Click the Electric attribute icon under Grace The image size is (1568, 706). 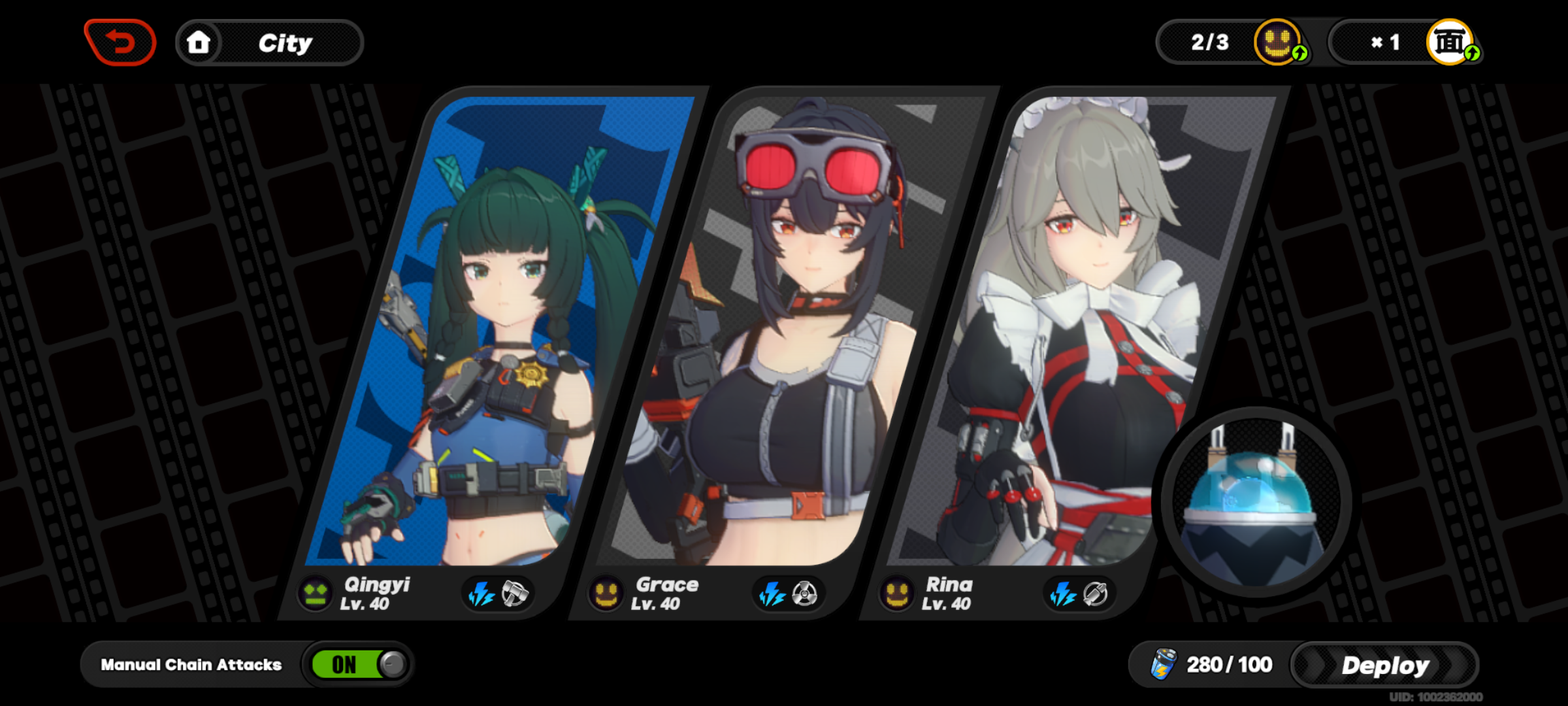(x=772, y=594)
